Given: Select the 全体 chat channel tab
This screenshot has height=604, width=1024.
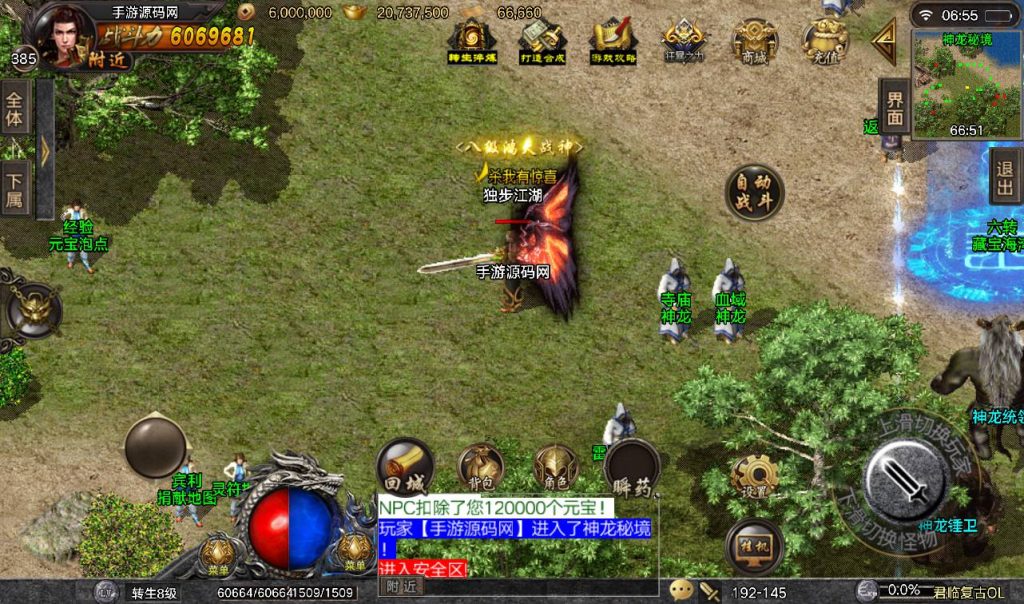Looking at the screenshot, I should (x=15, y=109).
